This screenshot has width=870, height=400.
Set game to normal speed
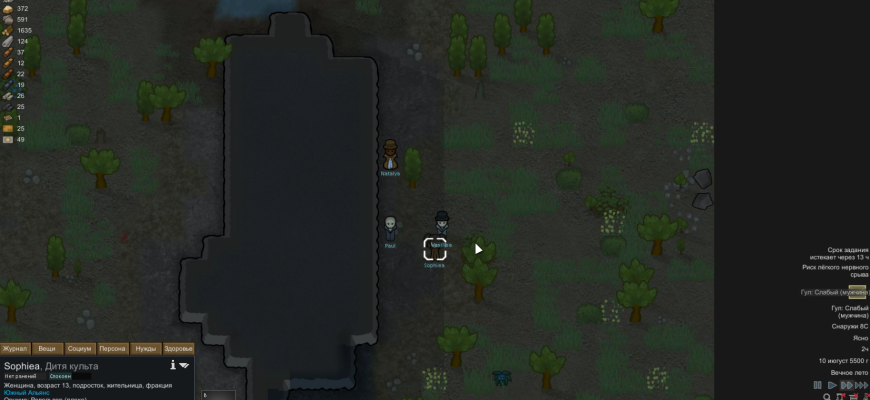pyautogui.click(x=831, y=385)
